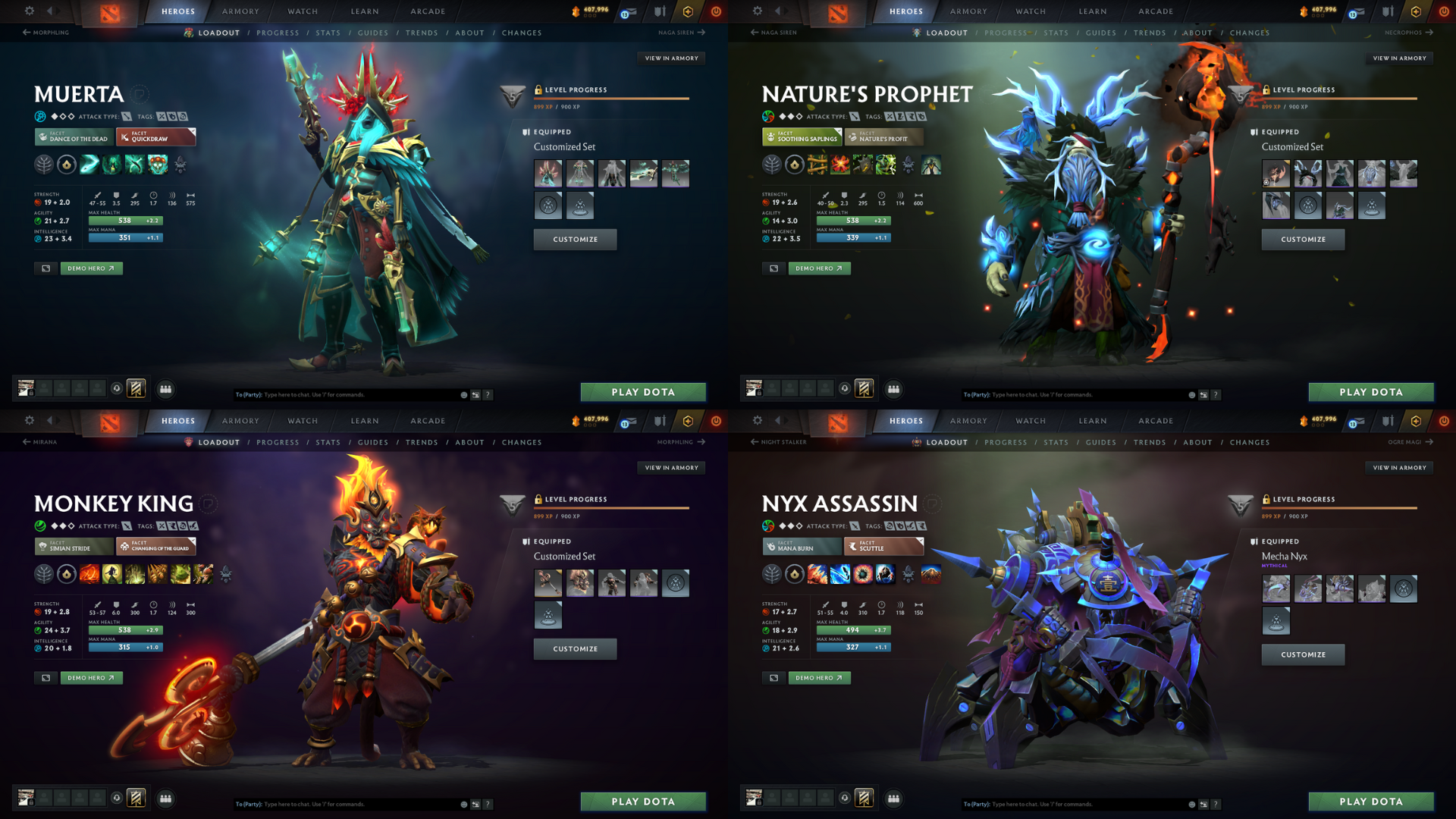
Task: Click the party chat input field
Action: click(x=341, y=394)
